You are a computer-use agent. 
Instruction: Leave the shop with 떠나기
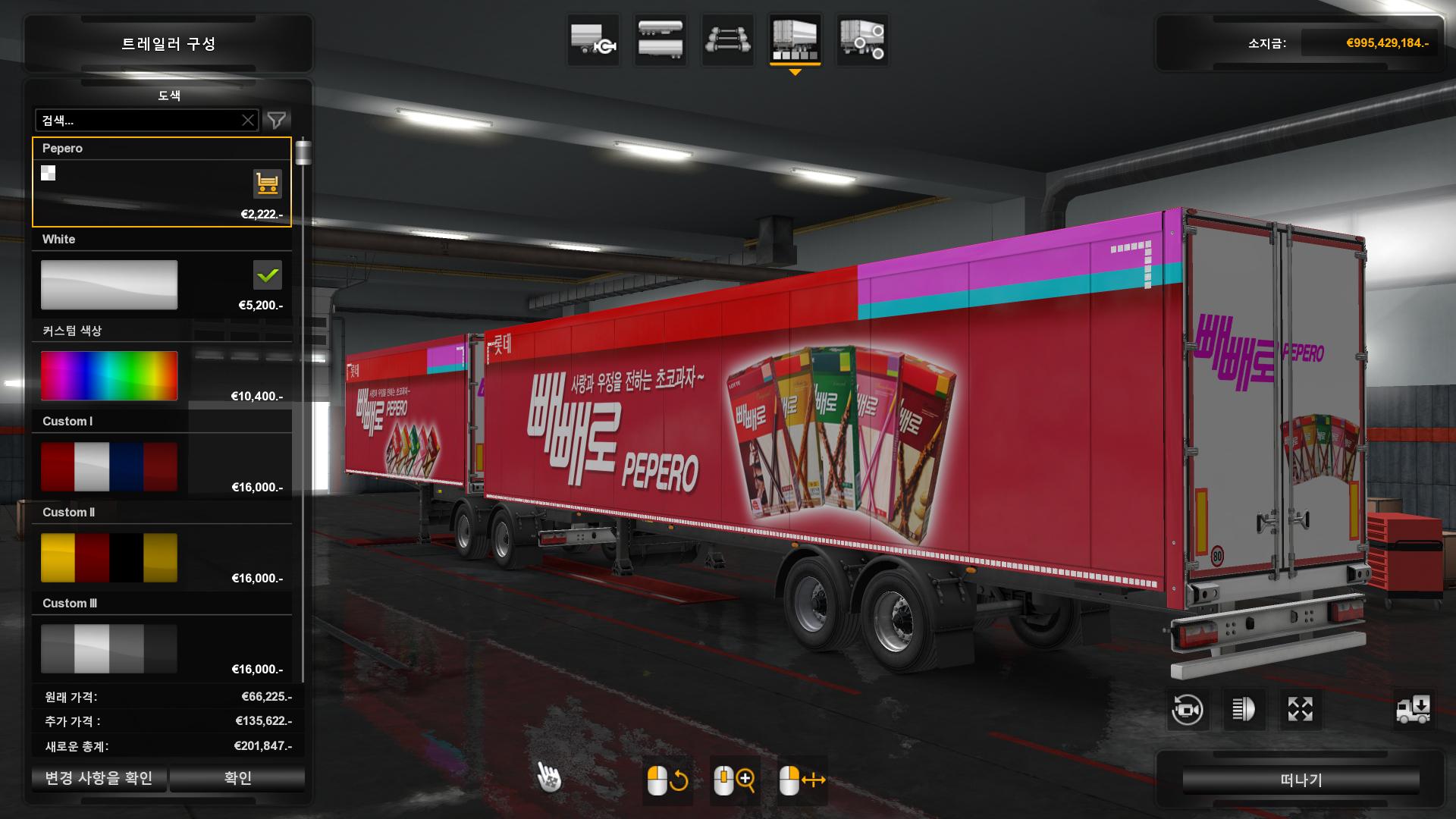click(1301, 780)
